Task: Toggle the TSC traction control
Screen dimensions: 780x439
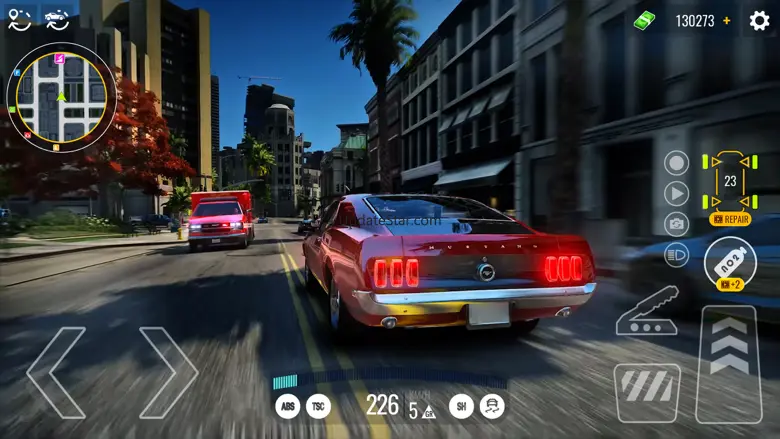Action: (x=319, y=405)
